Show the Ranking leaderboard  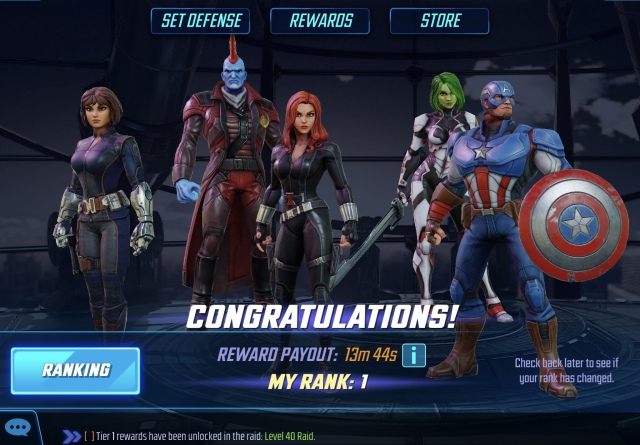click(x=75, y=370)
